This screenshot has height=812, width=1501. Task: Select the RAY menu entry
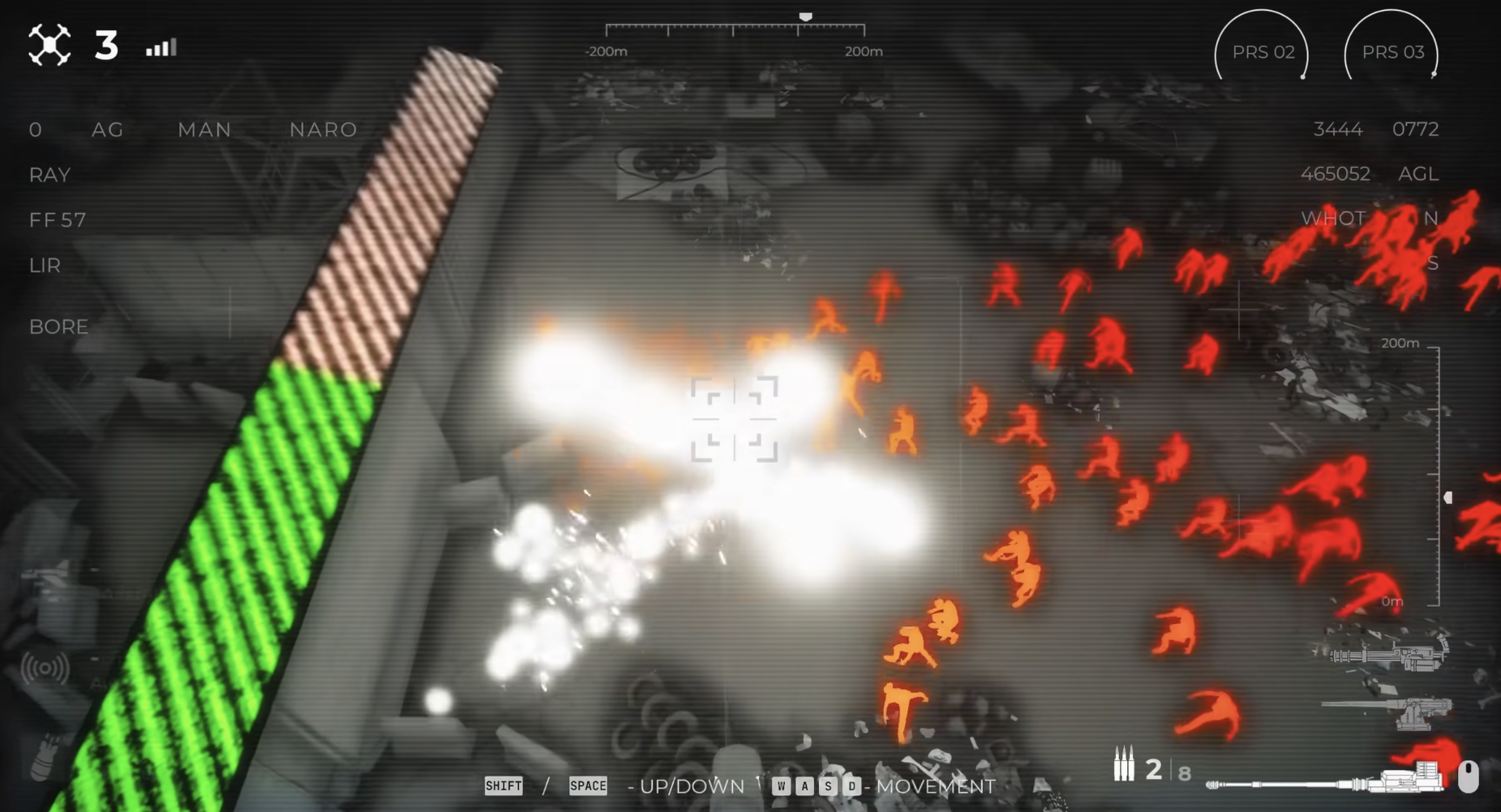tap(49, 174)
